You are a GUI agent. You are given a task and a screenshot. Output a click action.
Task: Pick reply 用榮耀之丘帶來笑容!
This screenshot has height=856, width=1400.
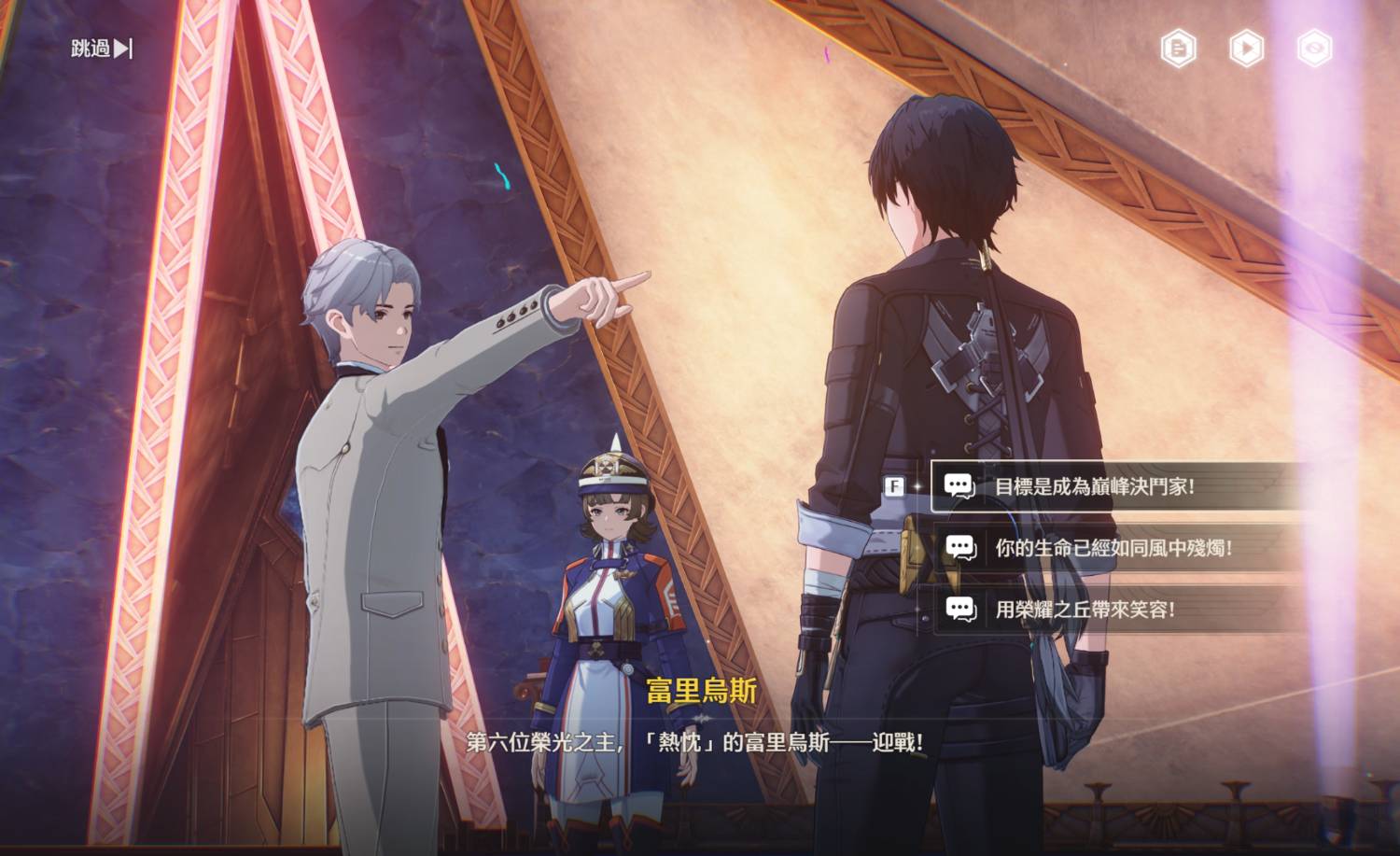1085,610
